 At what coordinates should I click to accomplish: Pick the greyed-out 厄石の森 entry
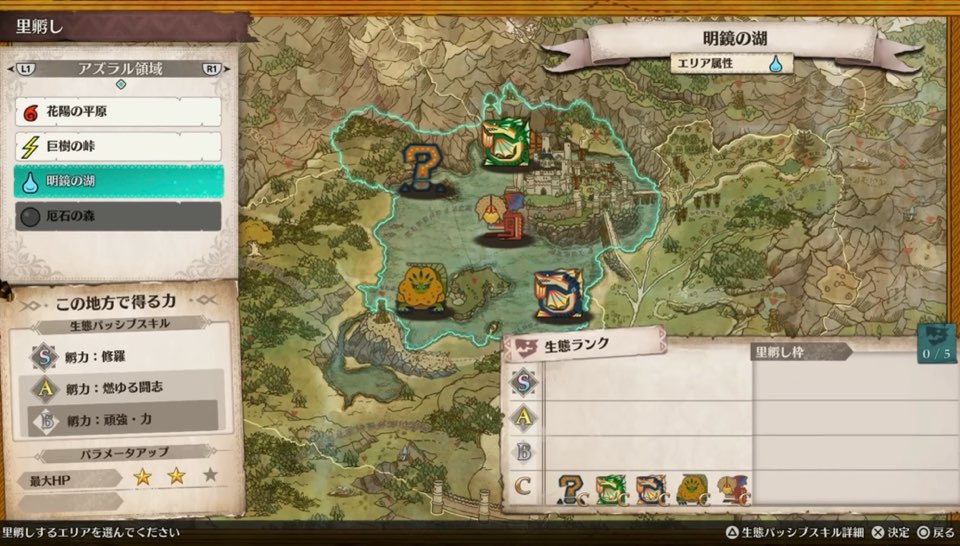coord(118,215)
